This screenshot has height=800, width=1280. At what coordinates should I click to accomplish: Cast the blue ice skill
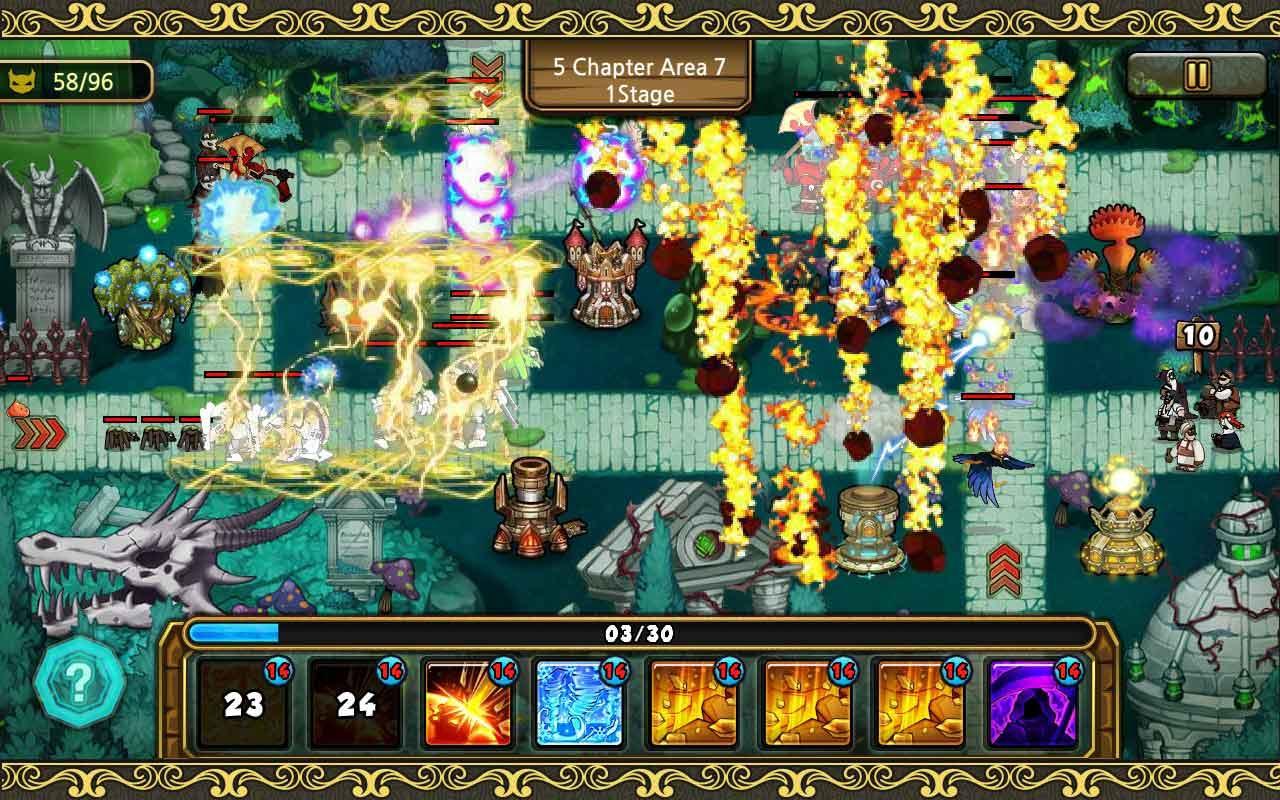pyautogui.click(x=580, y=703)
